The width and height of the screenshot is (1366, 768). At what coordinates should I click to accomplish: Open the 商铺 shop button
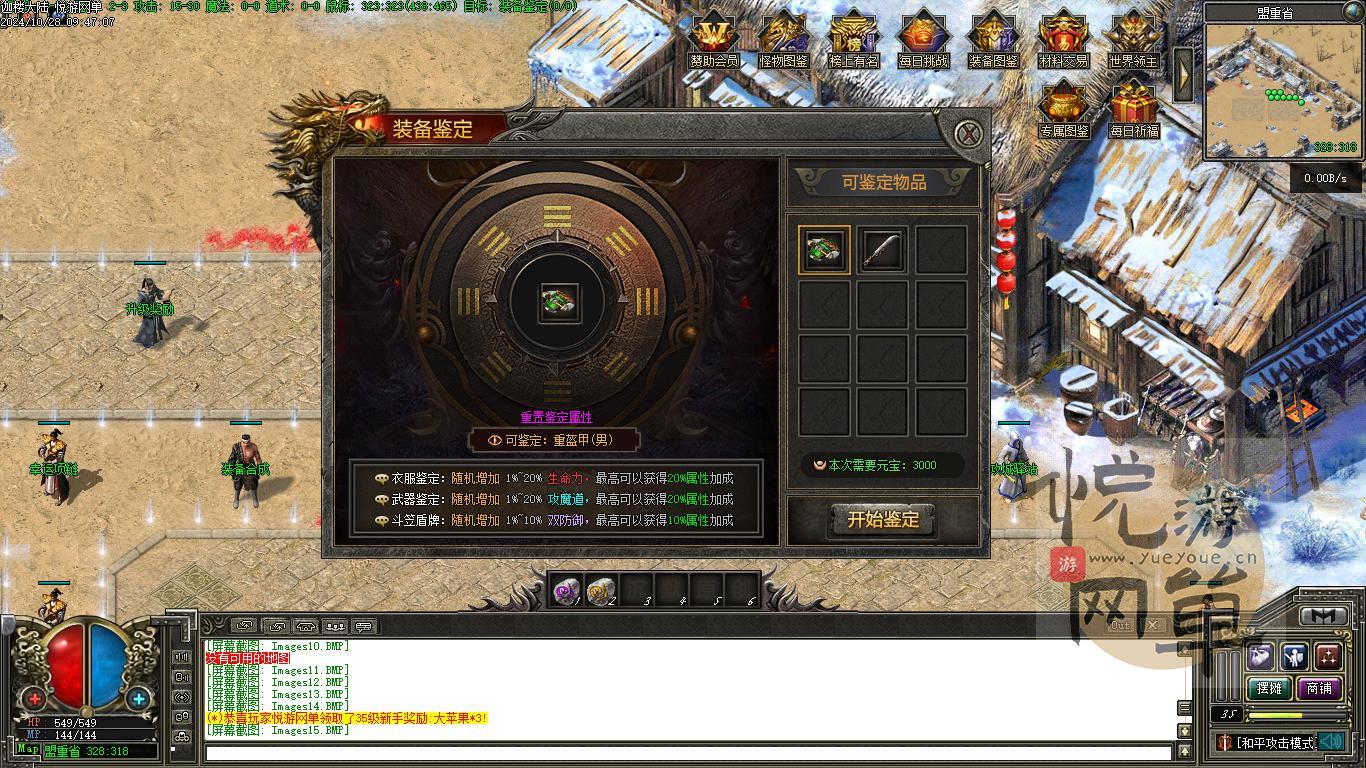click(x=1319, y=688)
